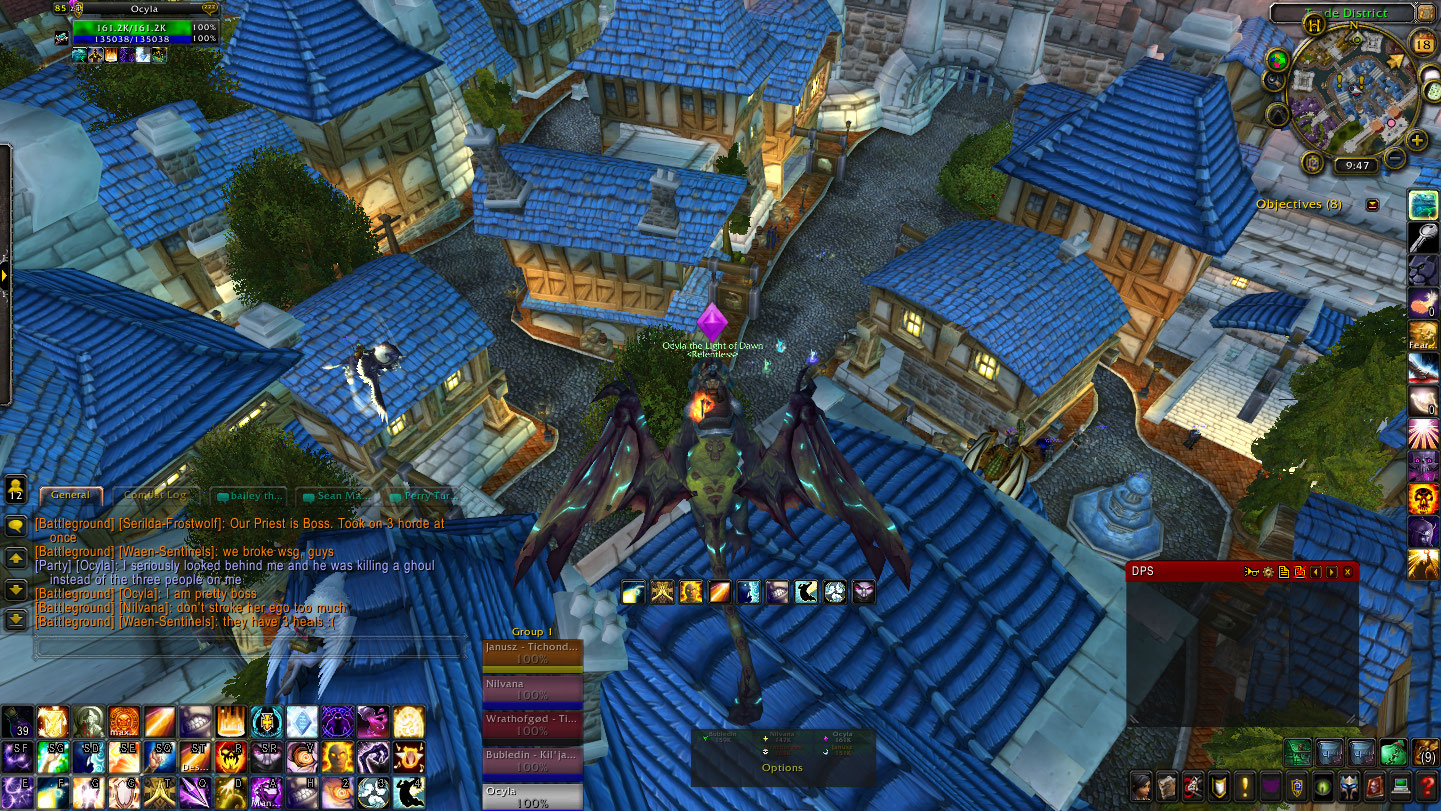
Task: Open the bailey whisper chat tab
Action: click(244, 495)
